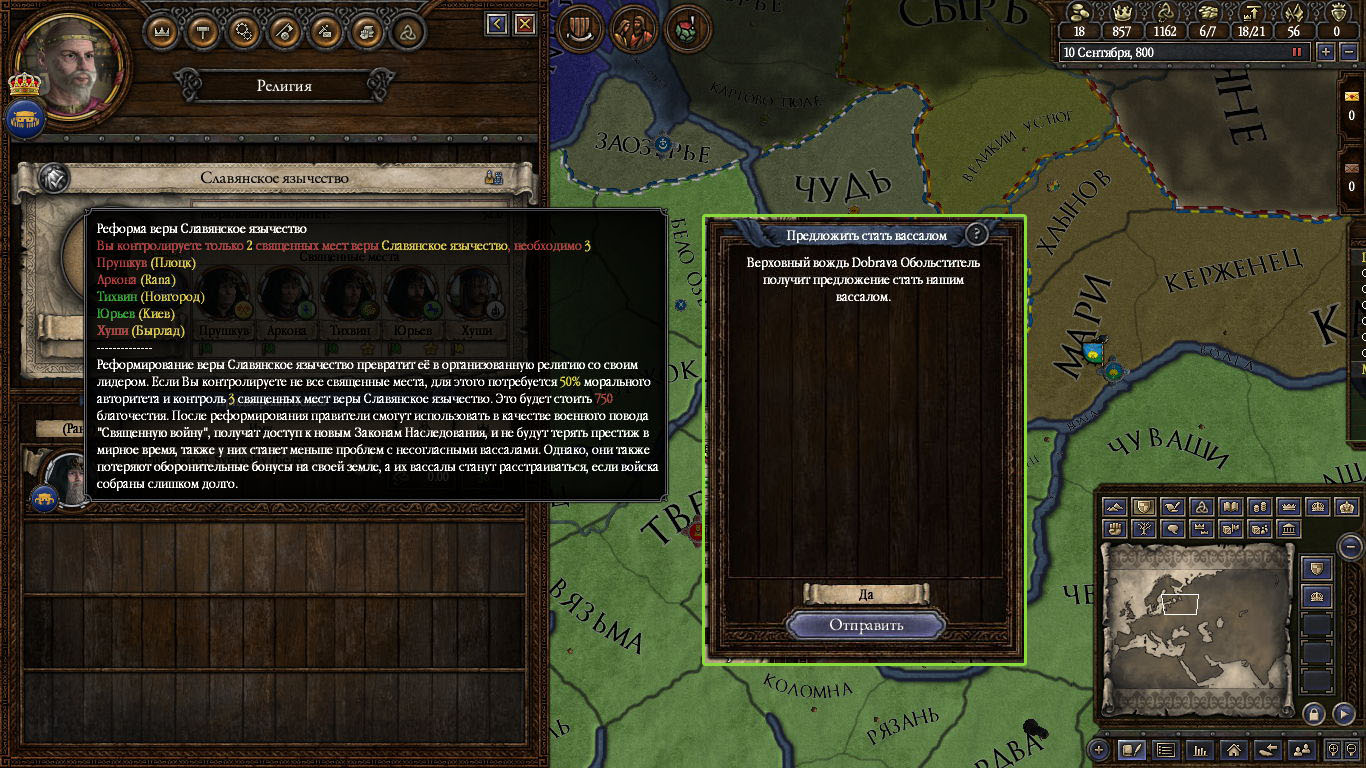Switch to the terrain map mode

tap(1115, 507)
